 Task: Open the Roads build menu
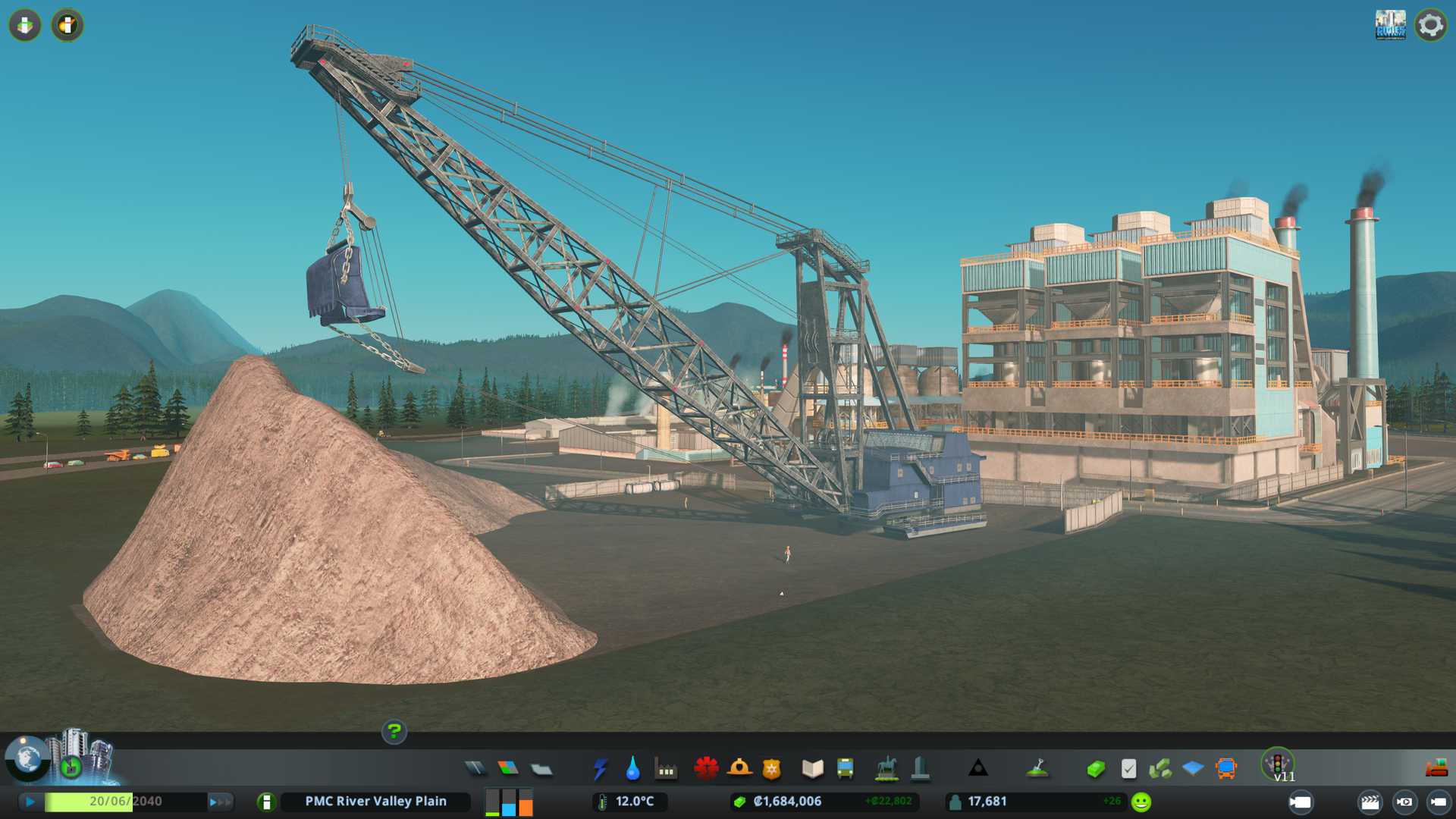pos(475,769)
